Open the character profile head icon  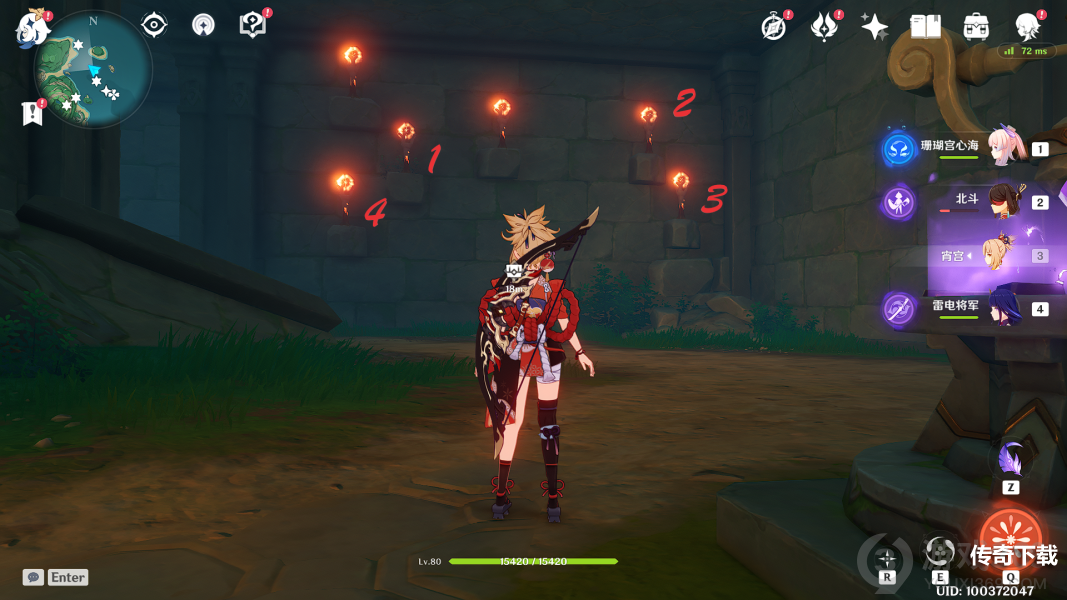point(1027,27)
